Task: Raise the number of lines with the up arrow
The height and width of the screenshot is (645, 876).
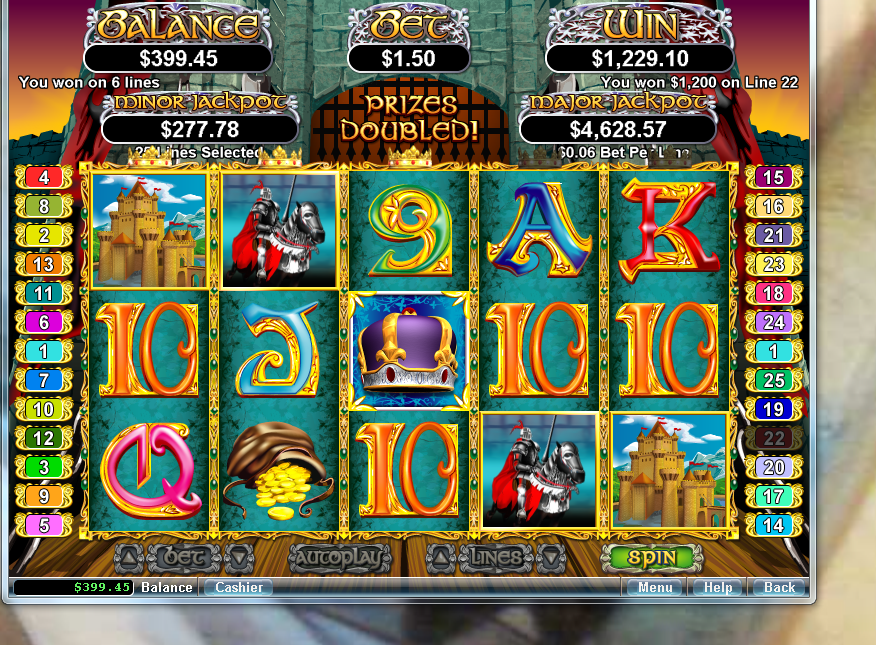Action: pos(441,557)
